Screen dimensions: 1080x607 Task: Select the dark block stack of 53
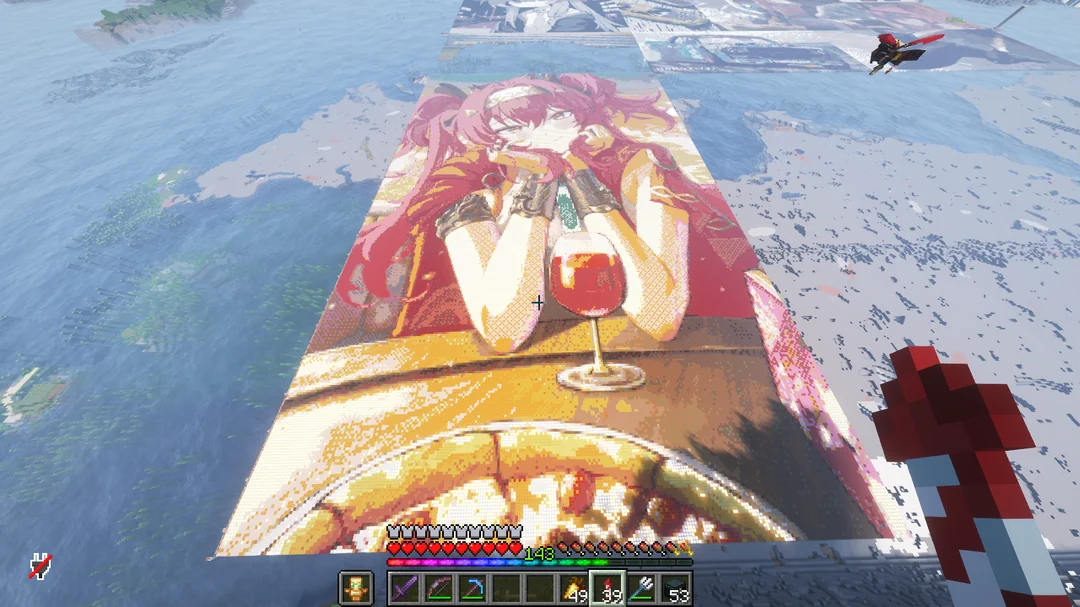[676, 588]
